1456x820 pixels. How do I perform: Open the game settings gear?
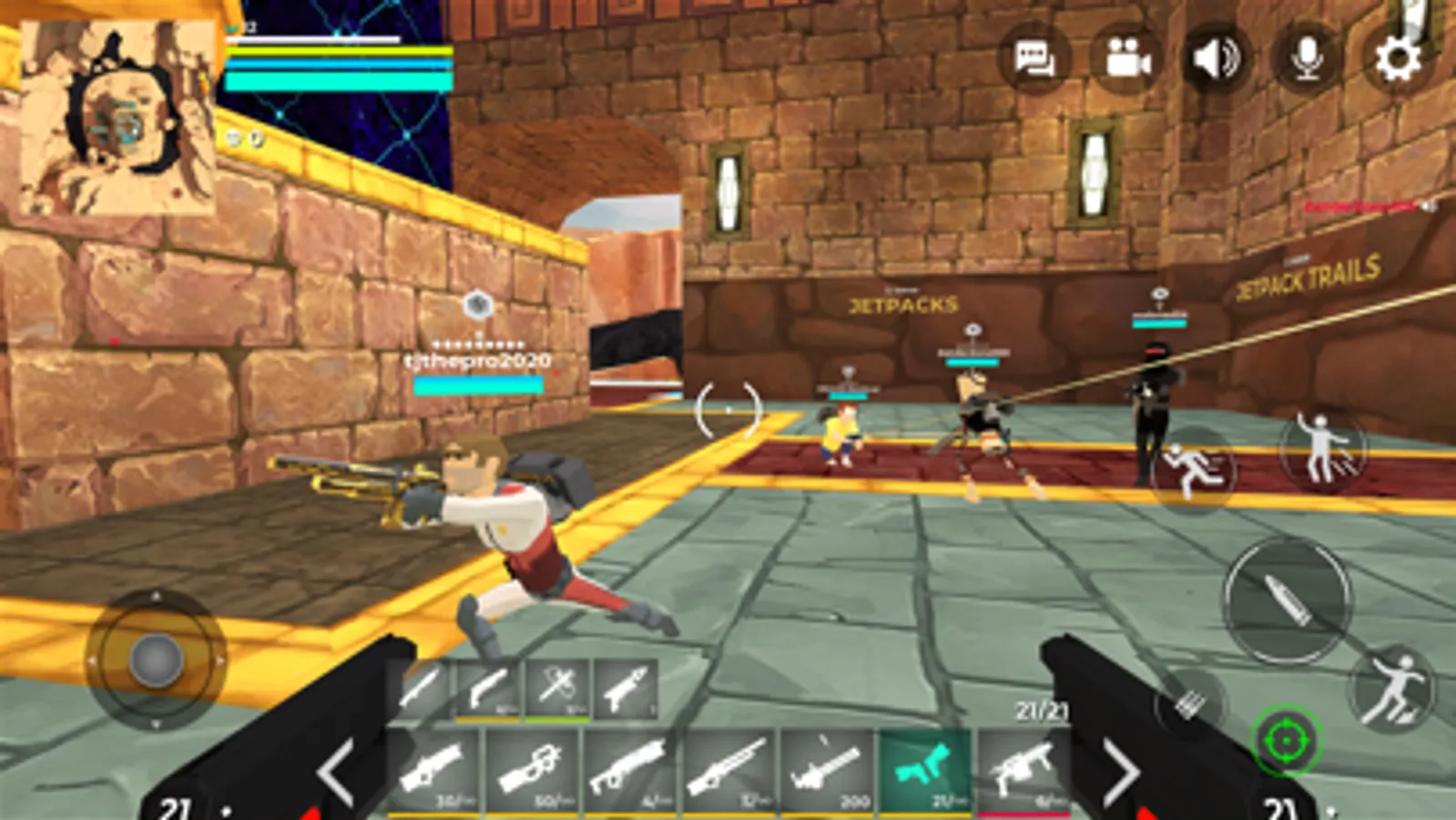1395,58
